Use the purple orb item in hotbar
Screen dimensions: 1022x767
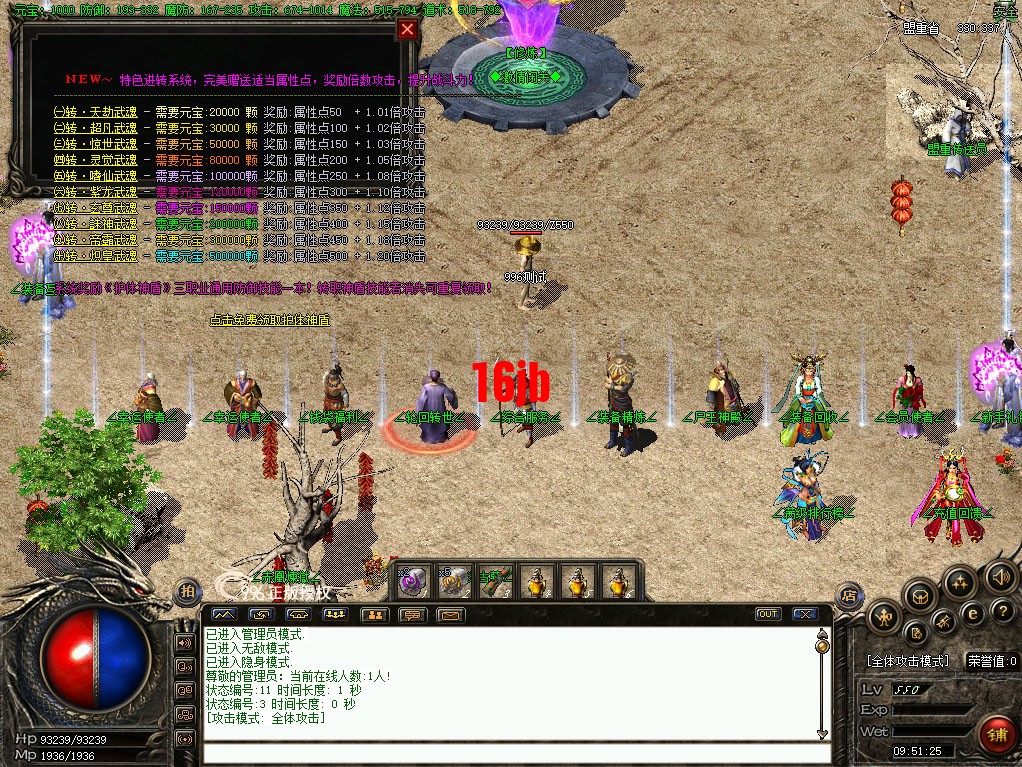click(x=412, y=579)
